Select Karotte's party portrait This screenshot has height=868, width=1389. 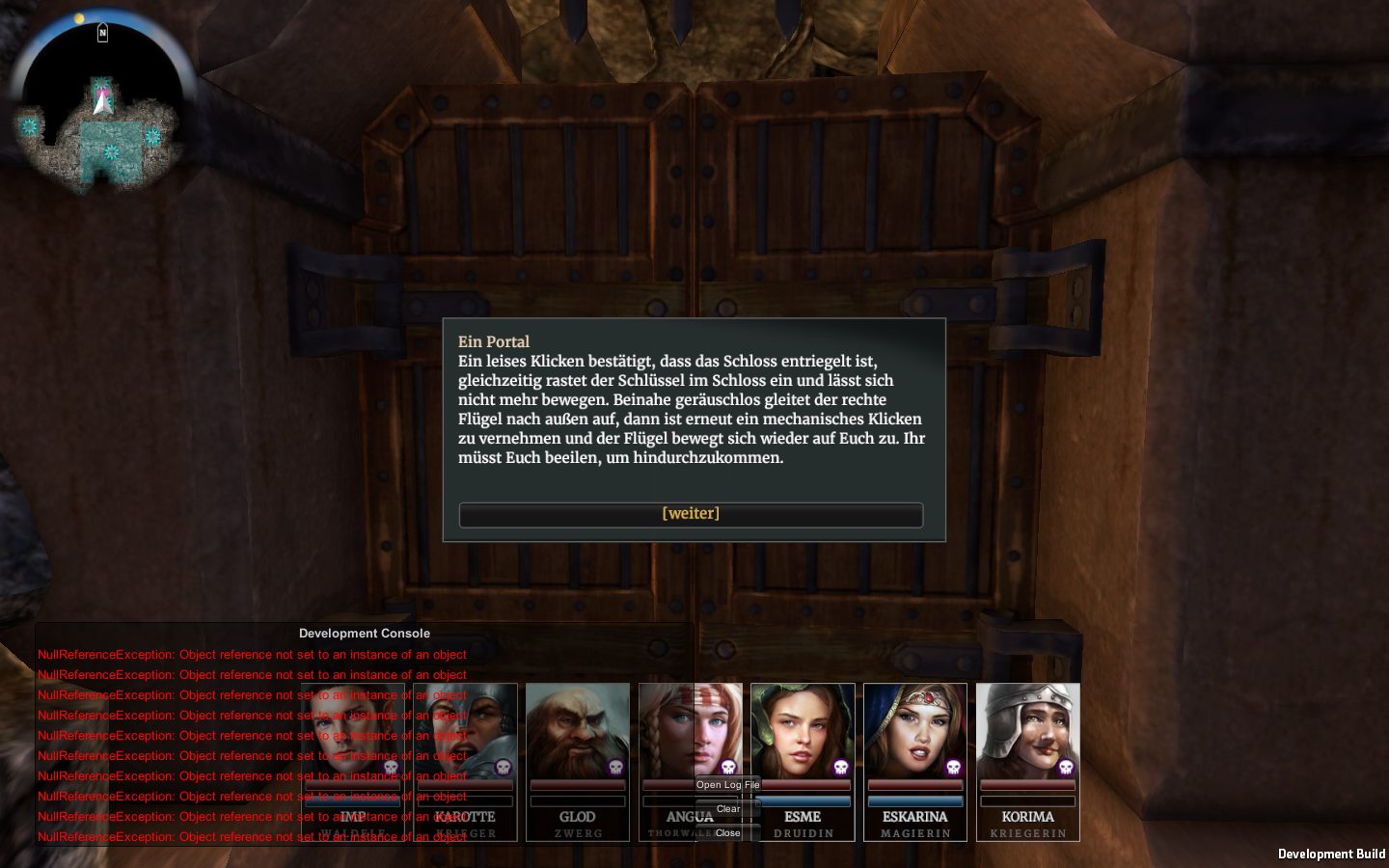pos(466,733)
